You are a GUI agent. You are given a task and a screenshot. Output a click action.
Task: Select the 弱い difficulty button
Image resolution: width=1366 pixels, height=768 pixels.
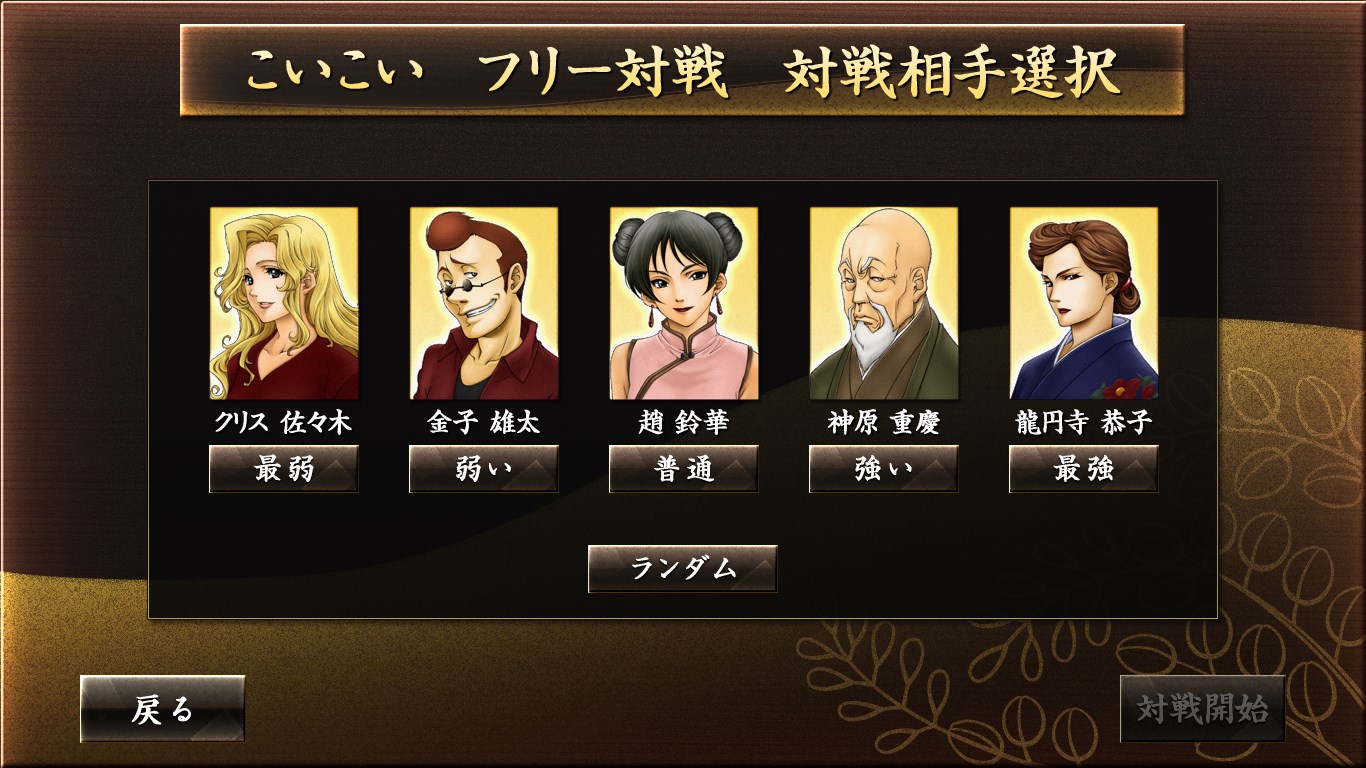(x=484, y=469)
